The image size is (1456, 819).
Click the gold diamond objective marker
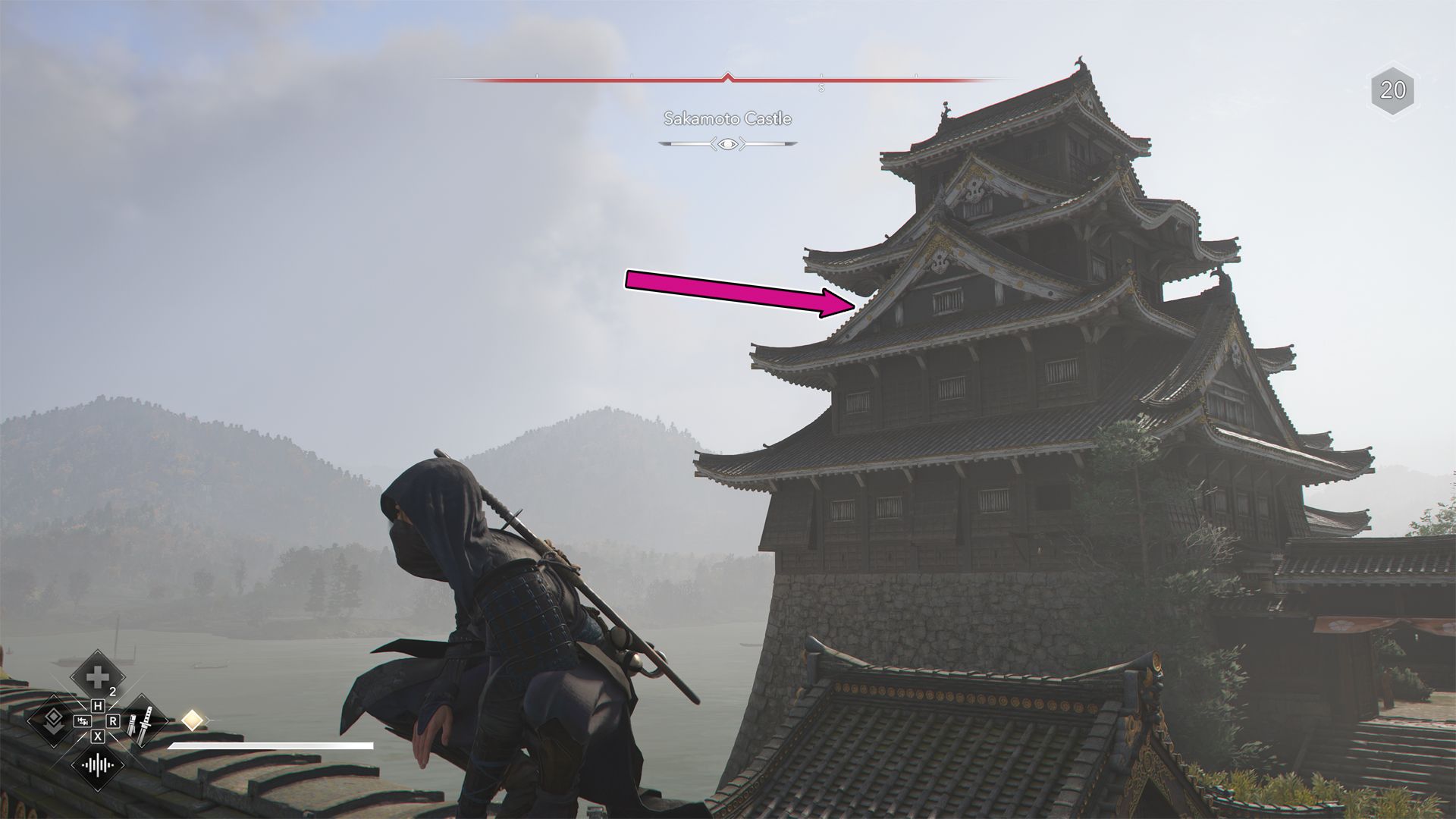191,720
